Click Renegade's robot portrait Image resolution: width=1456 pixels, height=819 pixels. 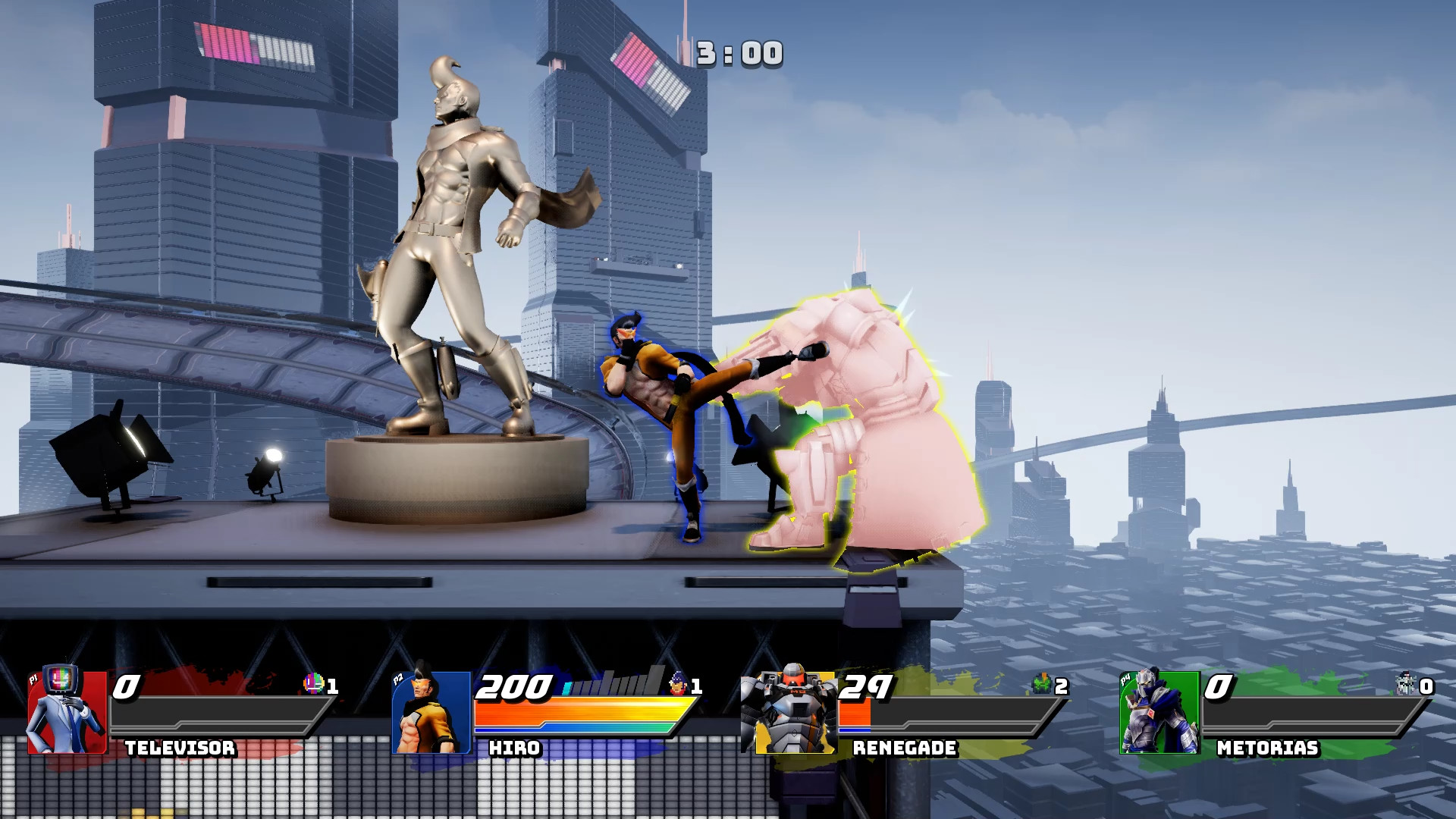(789, 711)
